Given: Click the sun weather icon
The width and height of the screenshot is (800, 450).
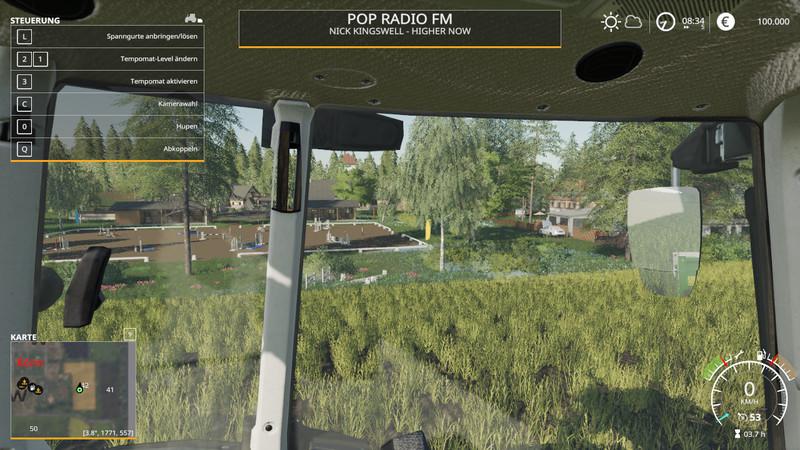Looking at the screenshot, I should (610, 21).
